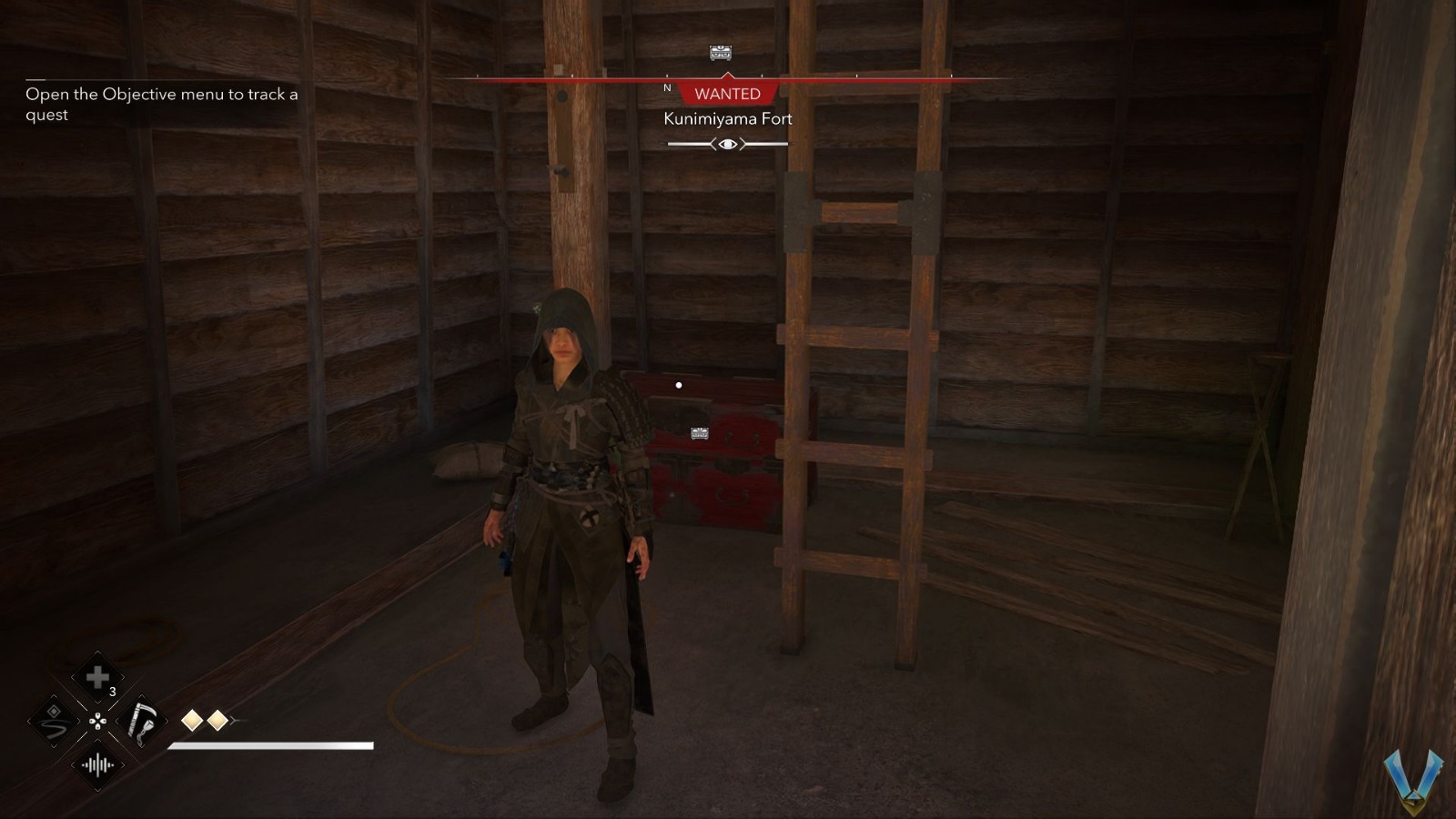The image size is (1456, 819).
Task: Select the WANTED banner
Action: [728, 94]
